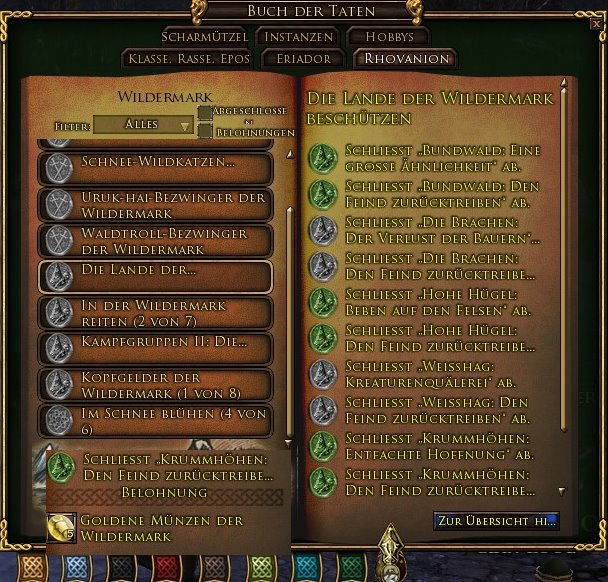The width and height of the screenshot is (608, 582).
Task: Select the Rhovanion tab
Action: 406,59
